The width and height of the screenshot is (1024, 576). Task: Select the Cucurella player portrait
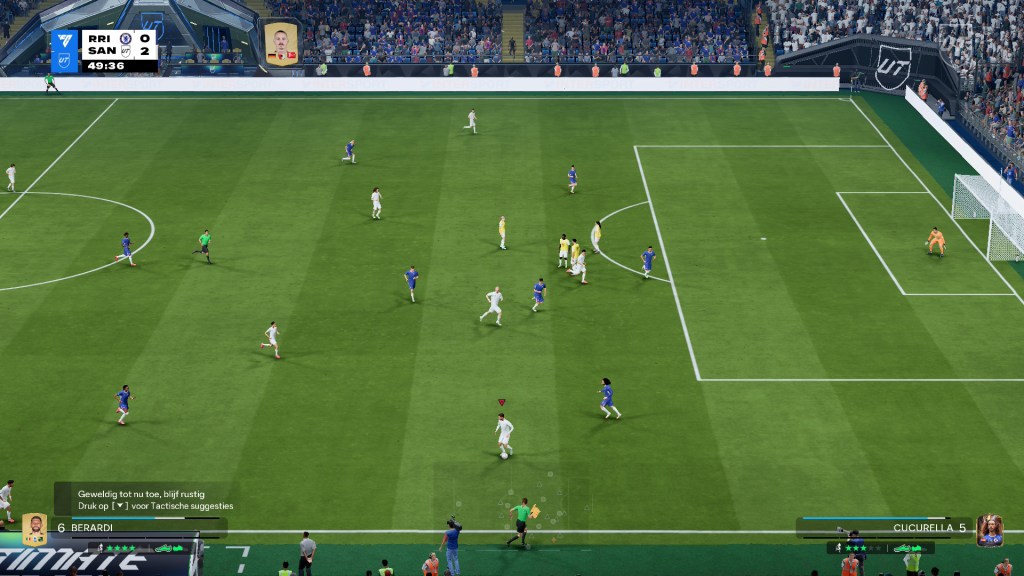click(989, 530)
